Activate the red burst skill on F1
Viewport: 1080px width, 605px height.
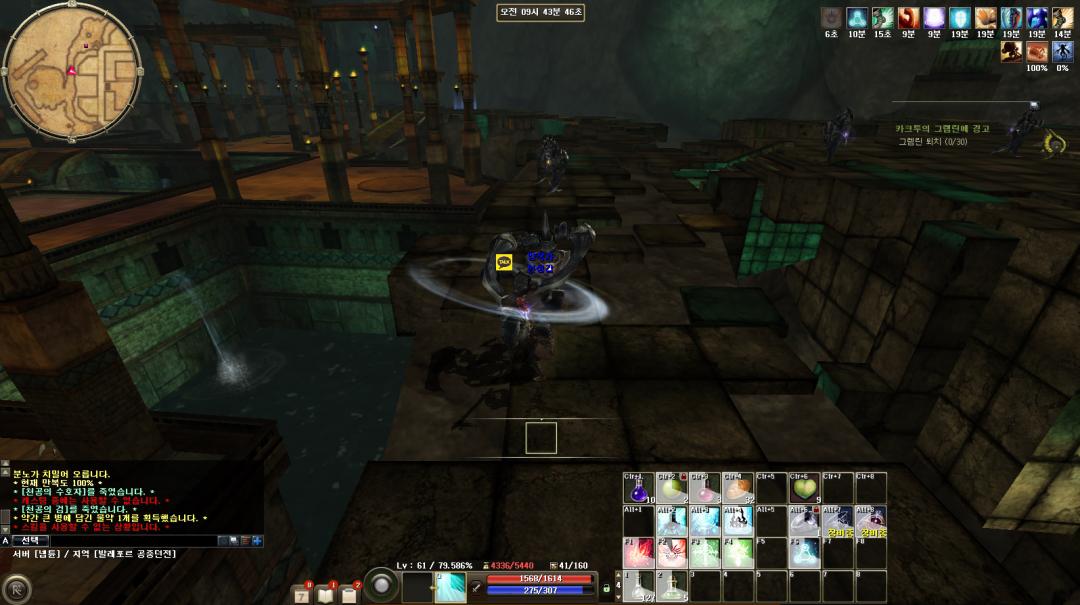638,553
